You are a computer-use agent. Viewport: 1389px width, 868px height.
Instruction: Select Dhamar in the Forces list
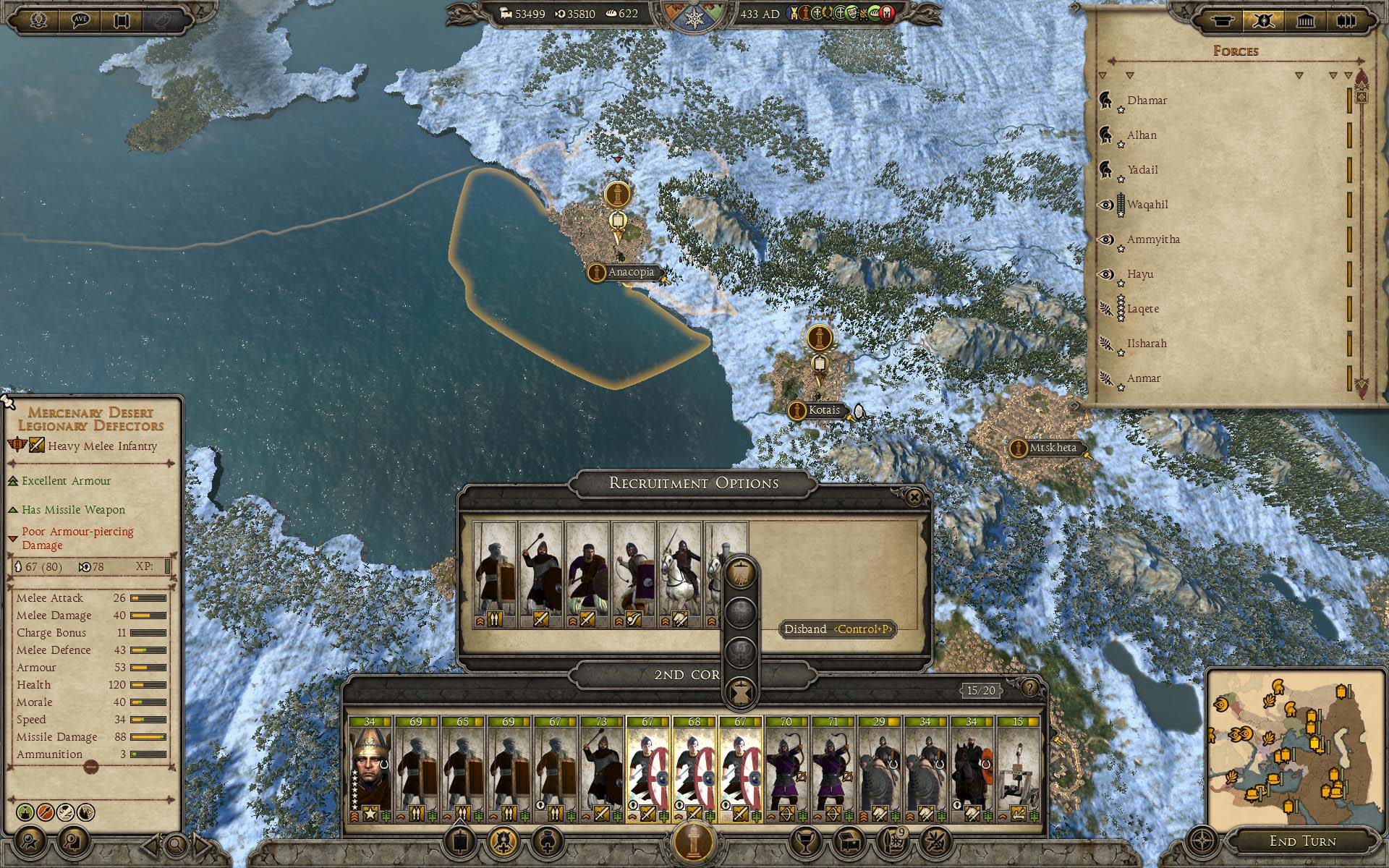(x=1147, y=101)
